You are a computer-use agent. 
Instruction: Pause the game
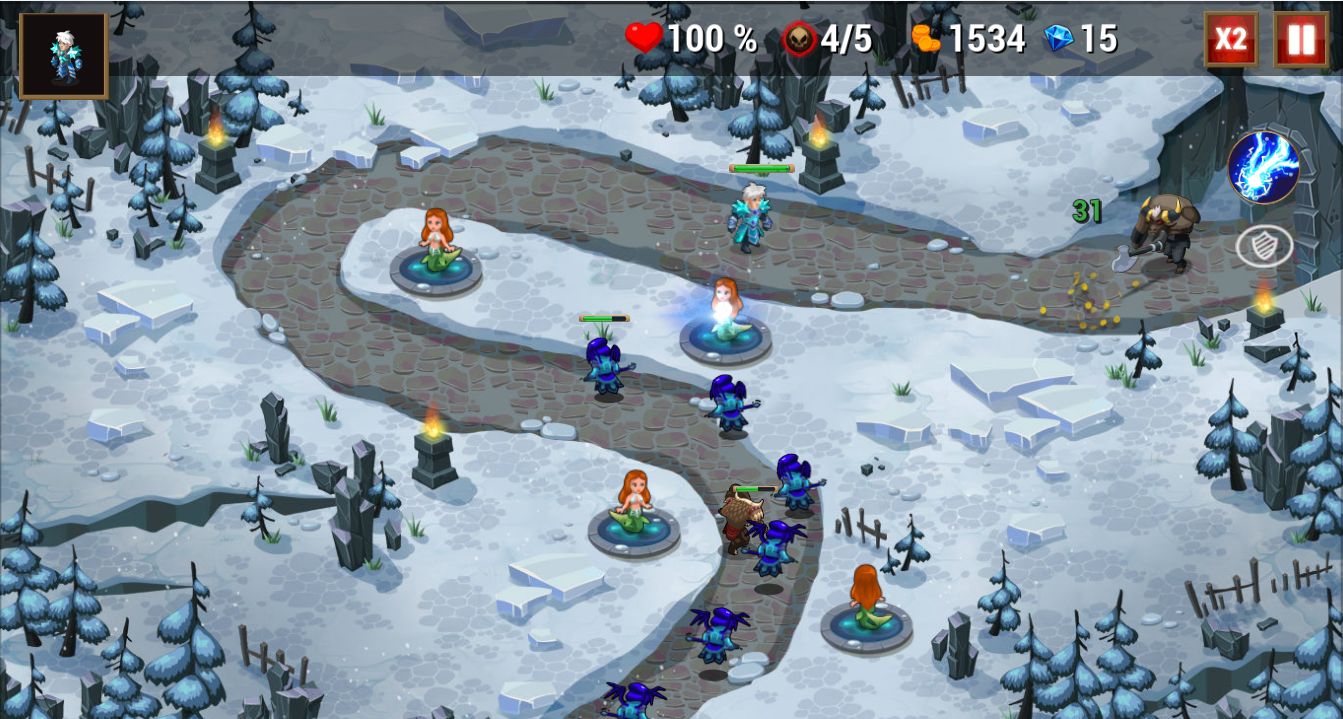[1301, 40]
